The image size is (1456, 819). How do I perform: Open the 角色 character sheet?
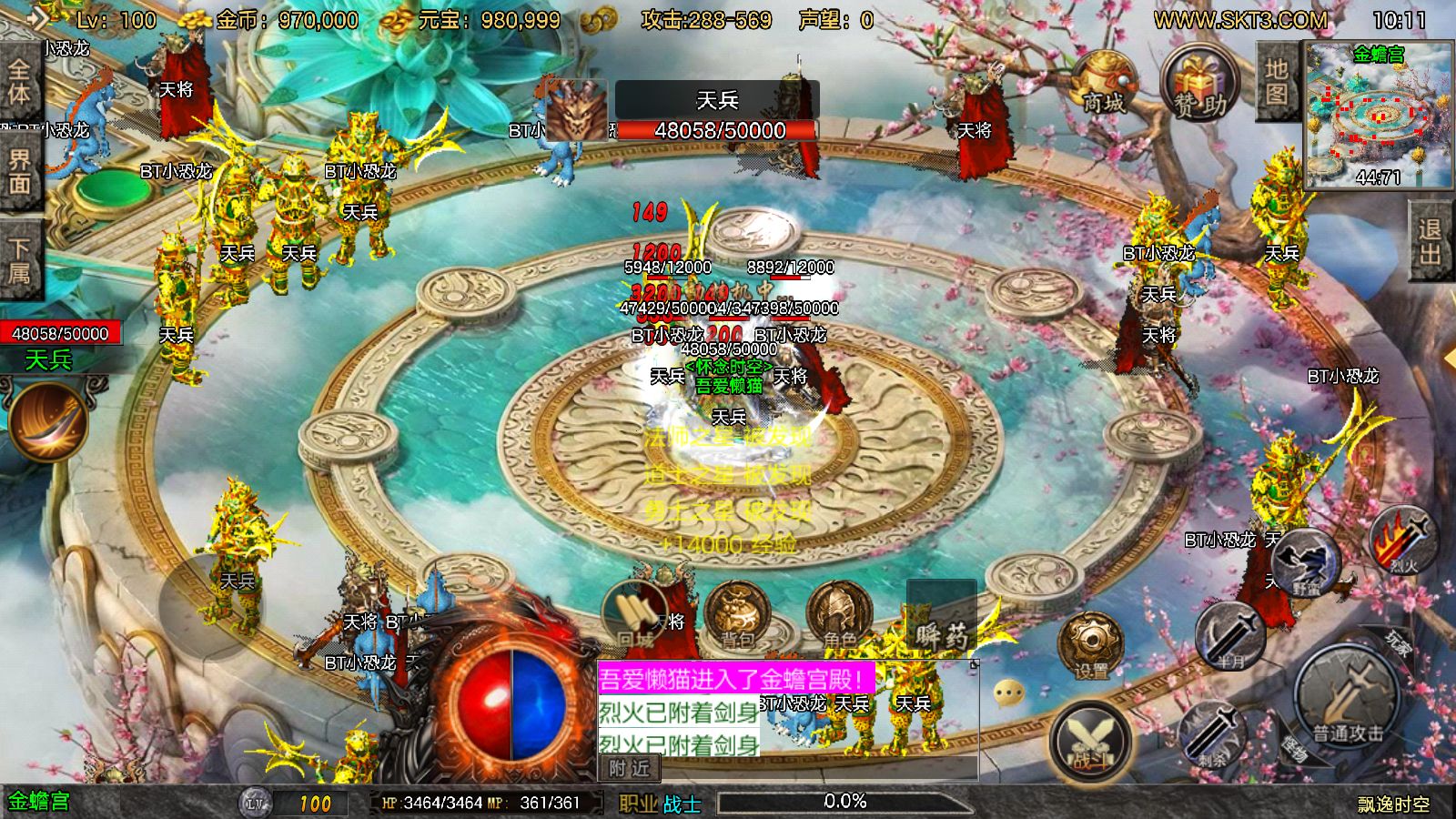(x=839, y=615)
